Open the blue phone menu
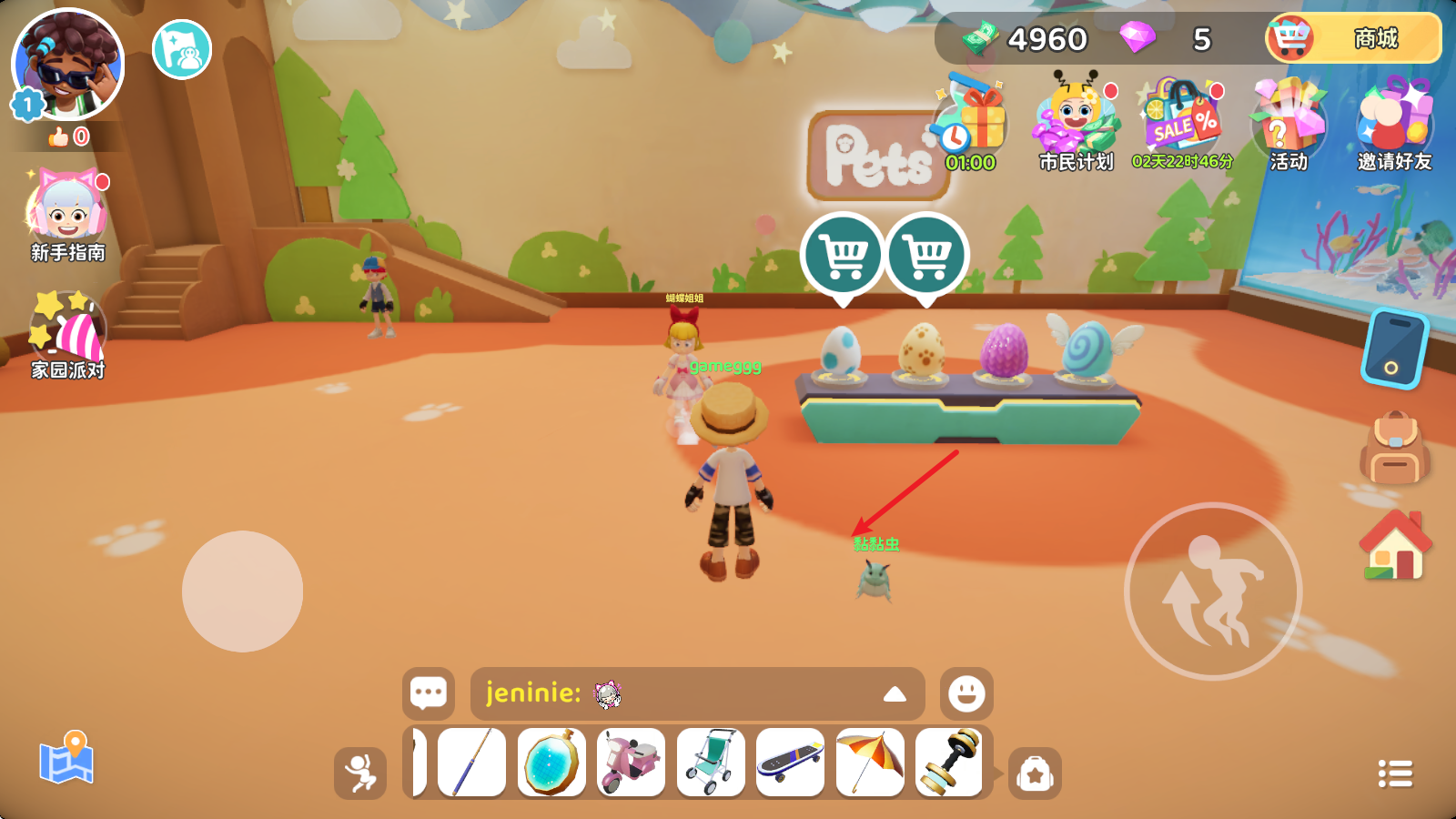Viewport: 1456px width, 819px height. coord(1394,349)
